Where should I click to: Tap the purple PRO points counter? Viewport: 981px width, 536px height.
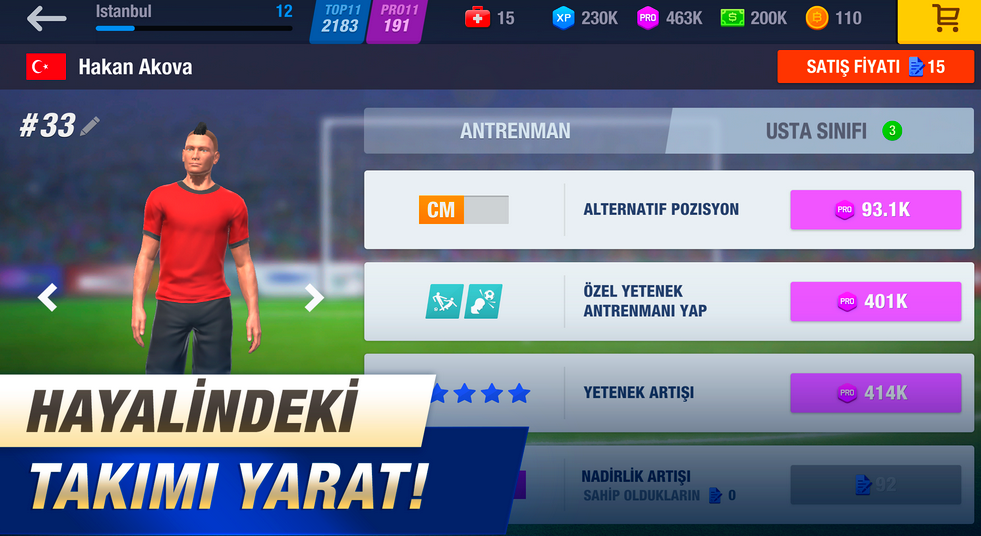coord(670,18)
